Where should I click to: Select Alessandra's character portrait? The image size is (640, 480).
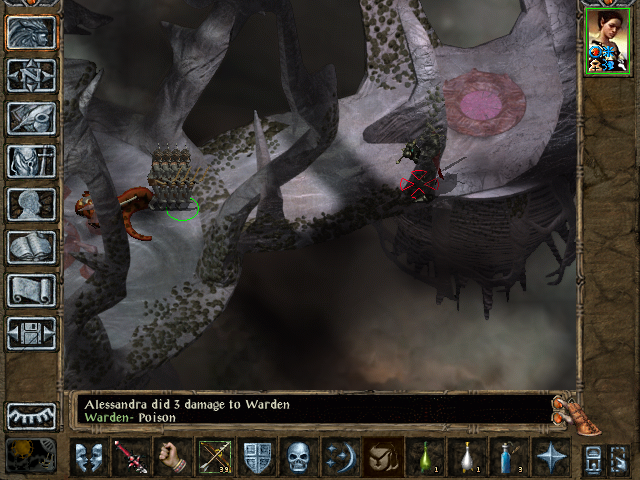coord(606,42)
